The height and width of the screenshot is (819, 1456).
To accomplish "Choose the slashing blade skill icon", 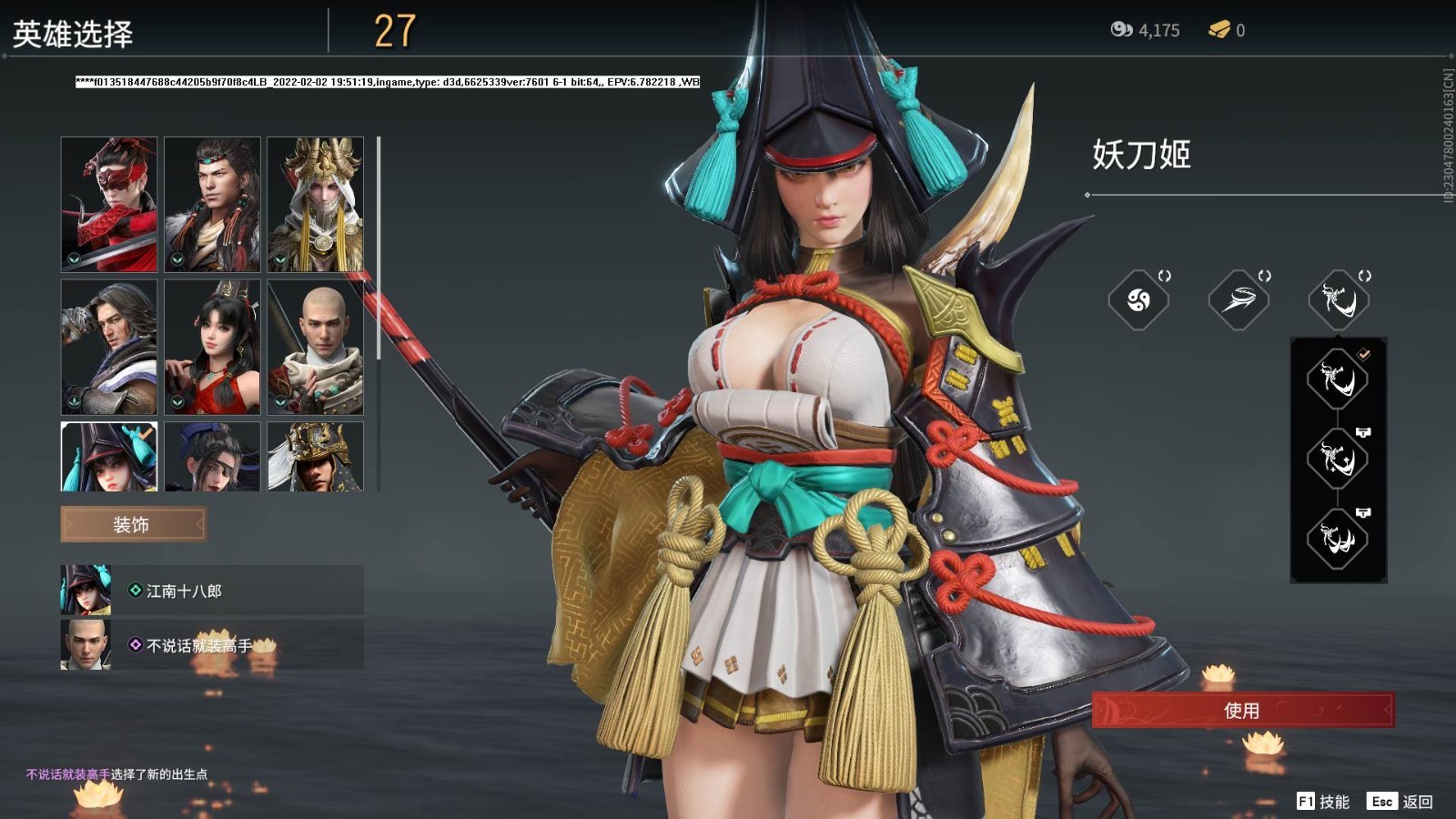I will pyautogui.click(x=1239, y=299).
